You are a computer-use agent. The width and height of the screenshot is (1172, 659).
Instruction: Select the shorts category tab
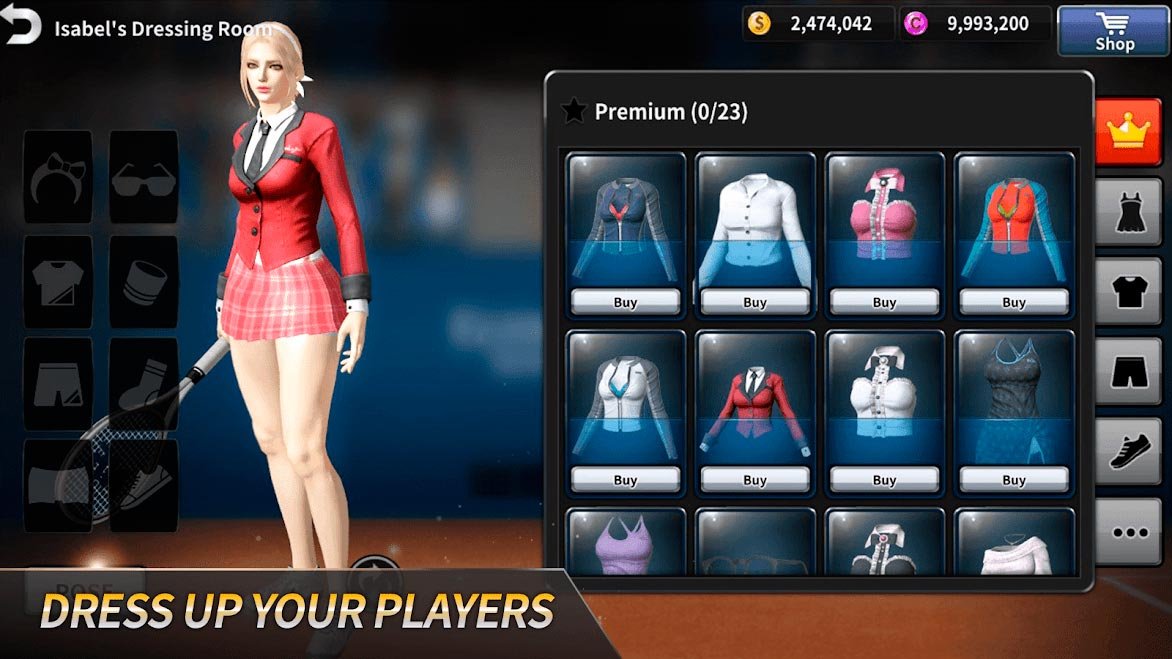[1128, 372]
